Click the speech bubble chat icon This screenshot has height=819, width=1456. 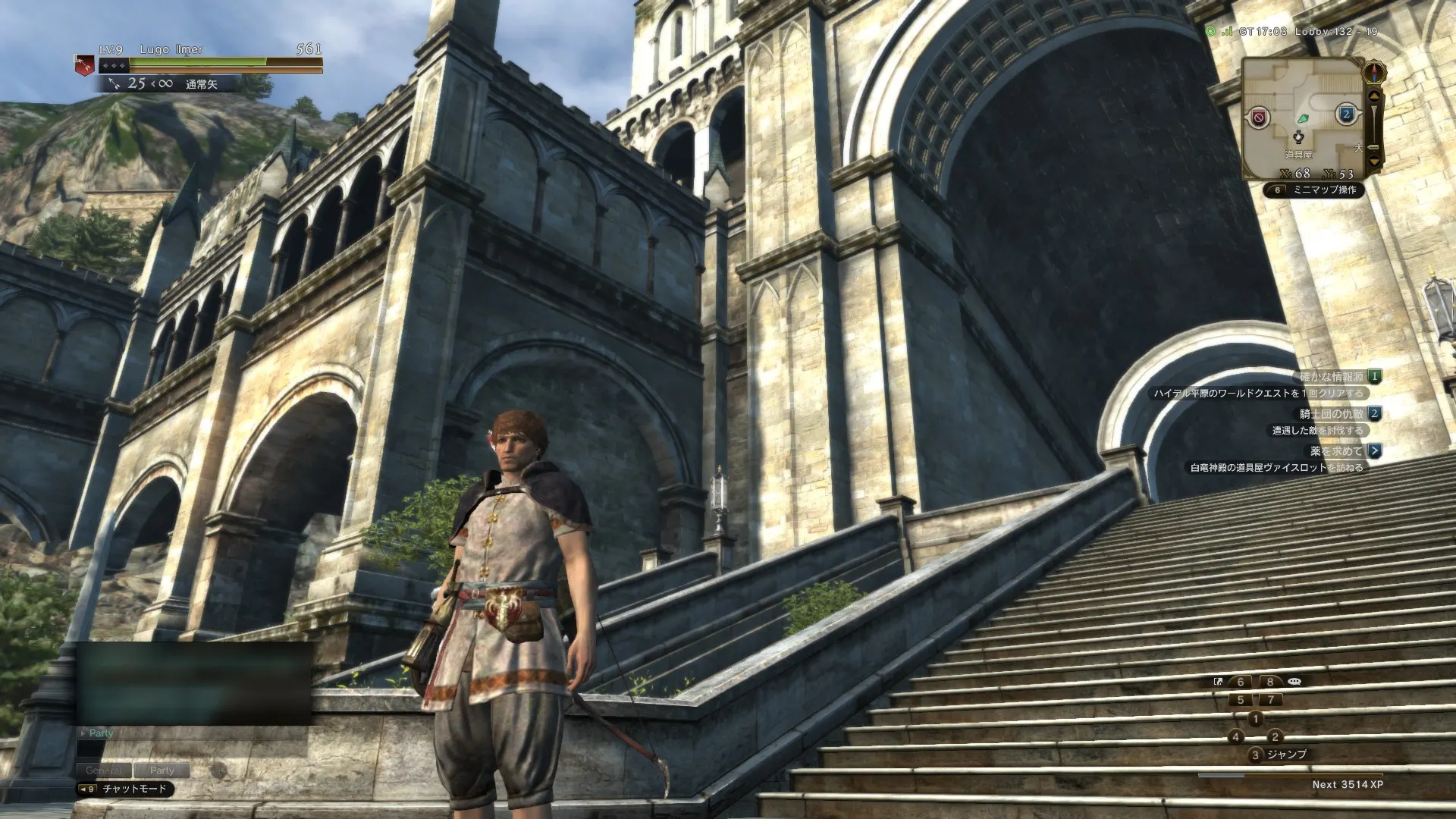[1294, 682]
